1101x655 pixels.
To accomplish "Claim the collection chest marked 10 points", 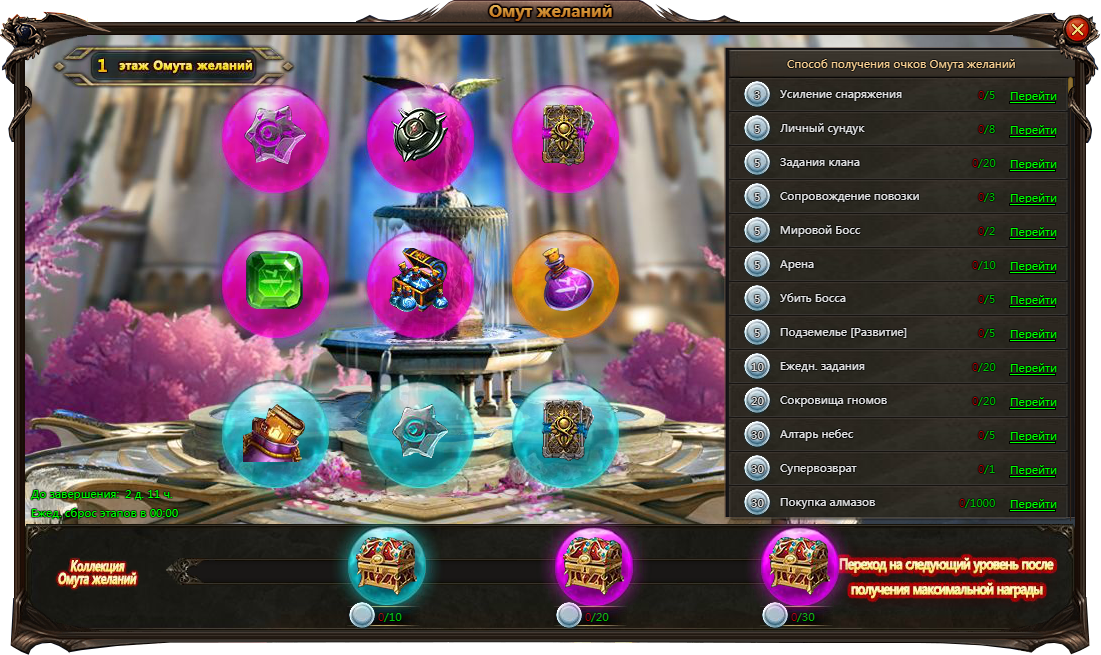I will 387,566.
